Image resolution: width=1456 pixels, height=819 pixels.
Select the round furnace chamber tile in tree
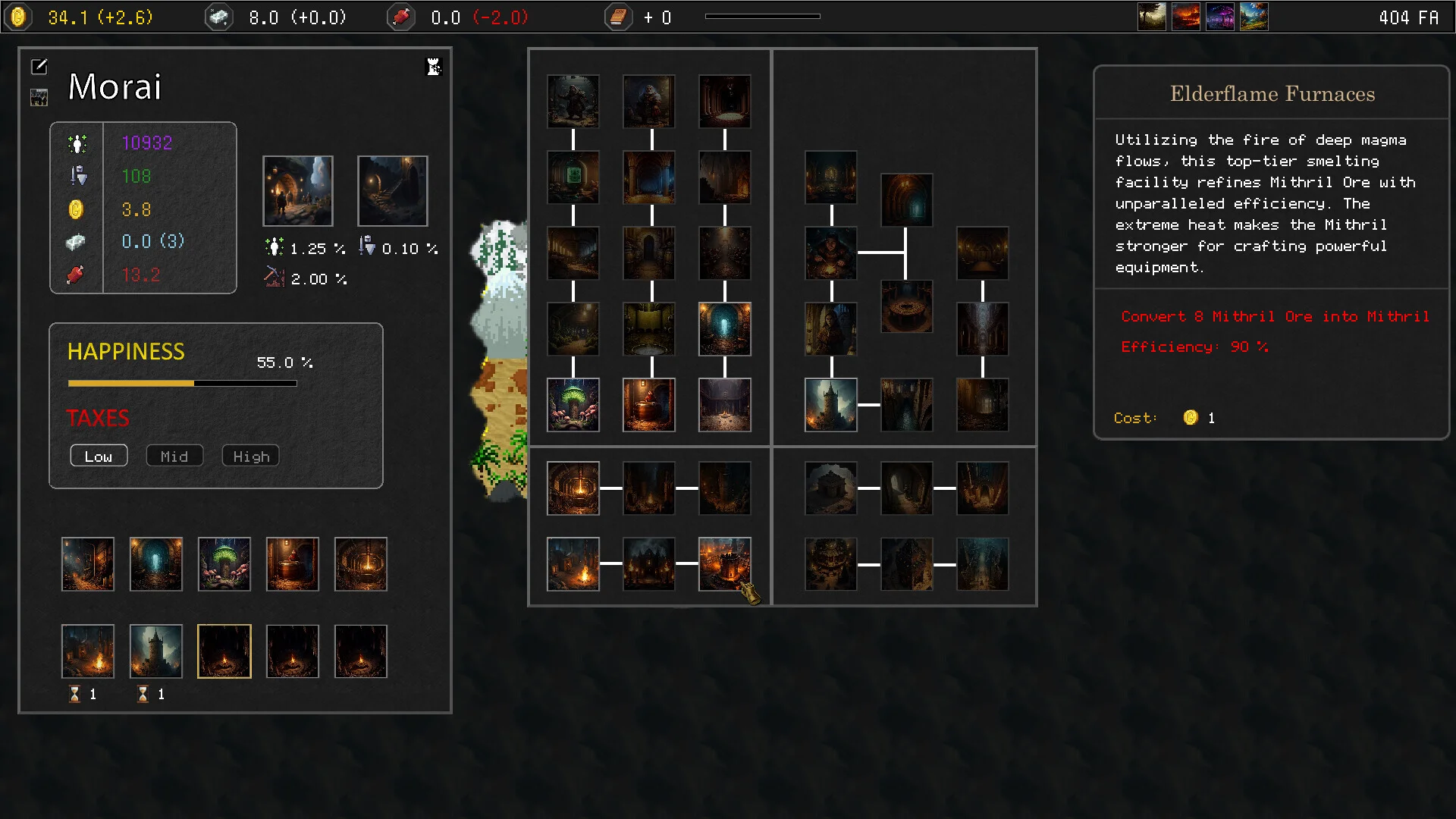[x=573, y=488]
